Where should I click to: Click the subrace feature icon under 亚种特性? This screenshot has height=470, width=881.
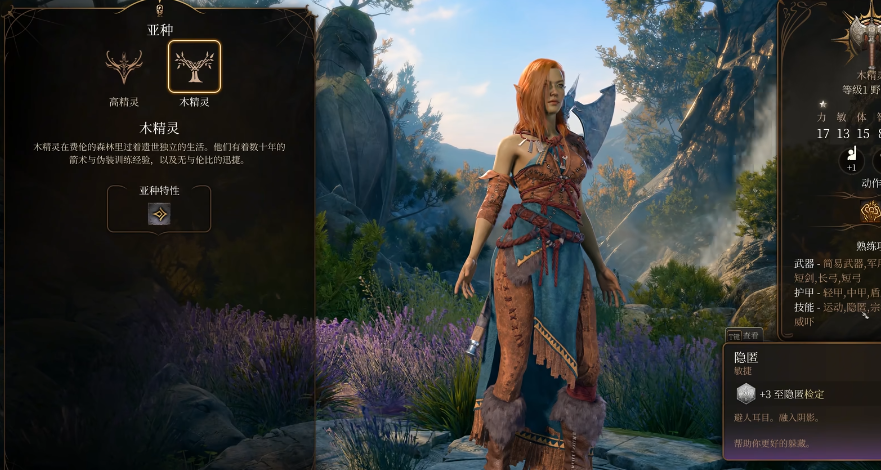159,213
